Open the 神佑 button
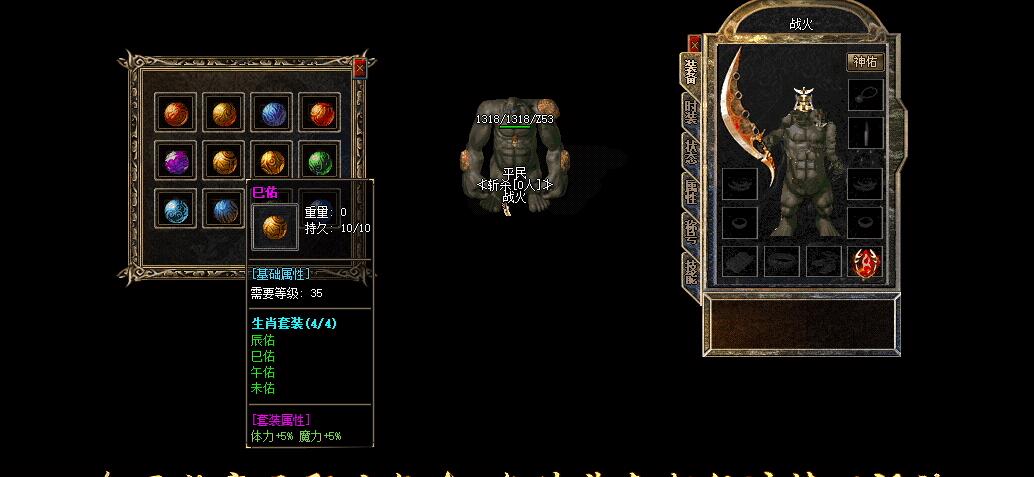 (866, 62)
